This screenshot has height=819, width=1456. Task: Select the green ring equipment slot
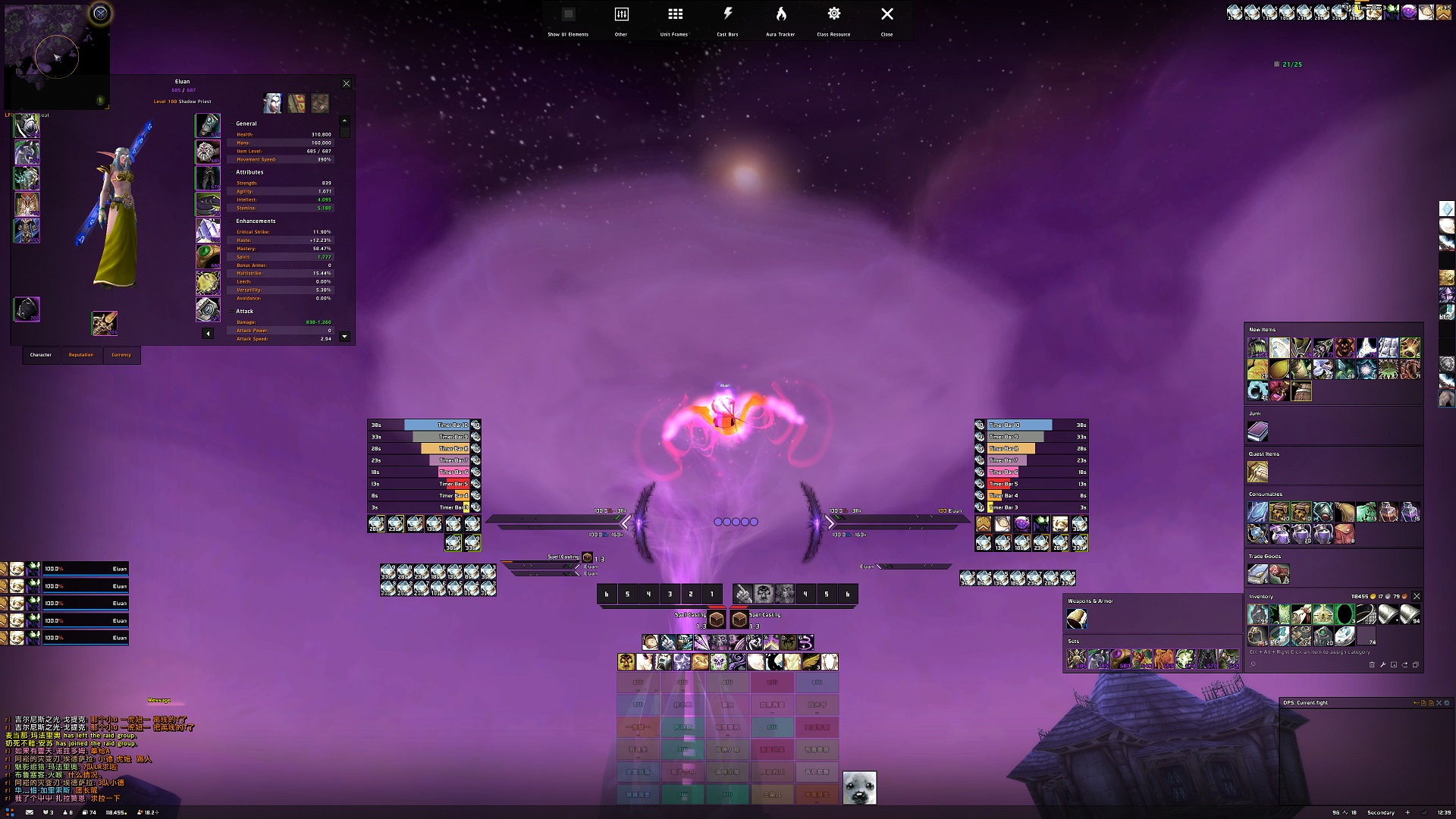pos(208,256)
